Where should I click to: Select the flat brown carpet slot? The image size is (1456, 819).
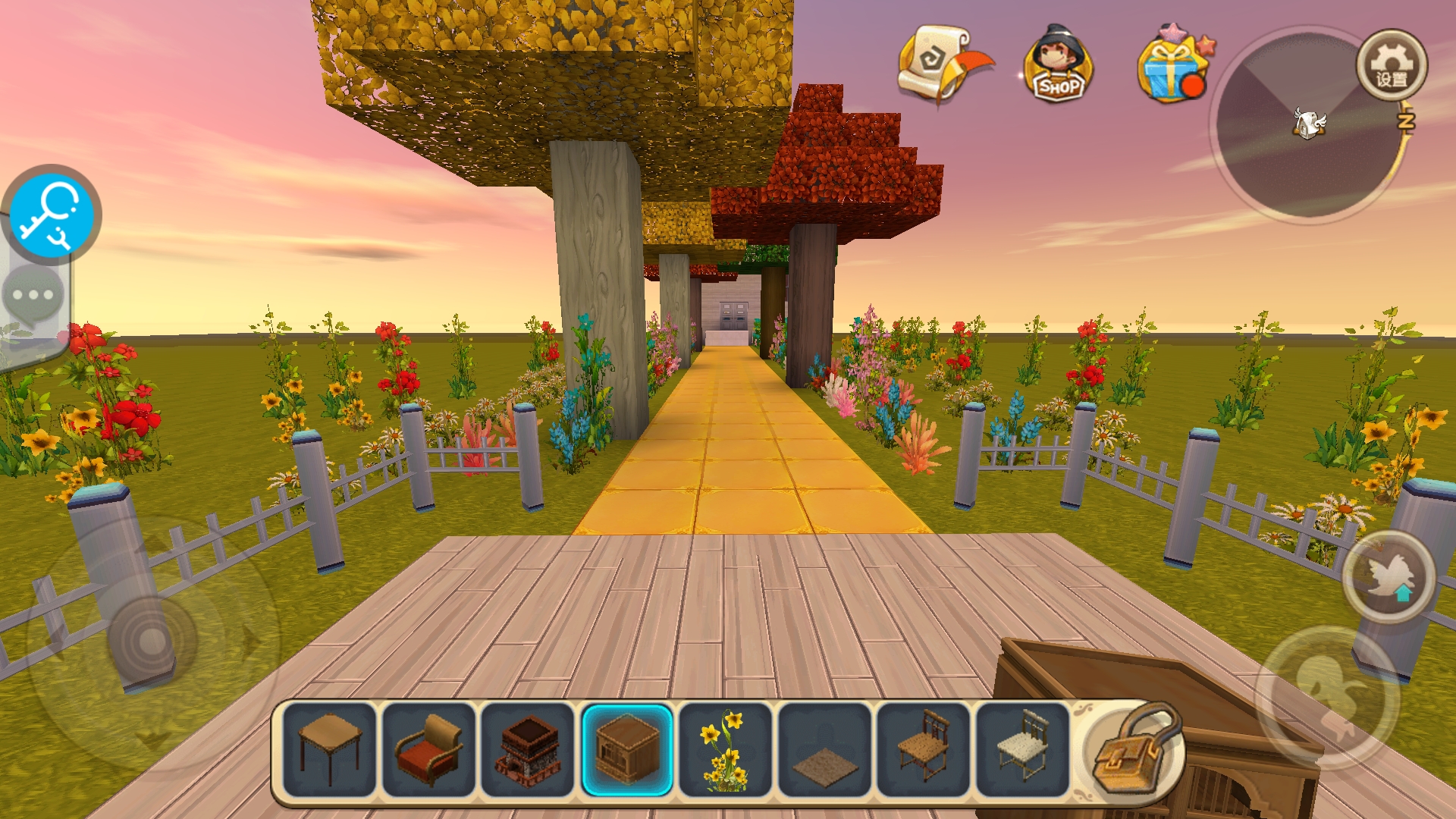824,749
